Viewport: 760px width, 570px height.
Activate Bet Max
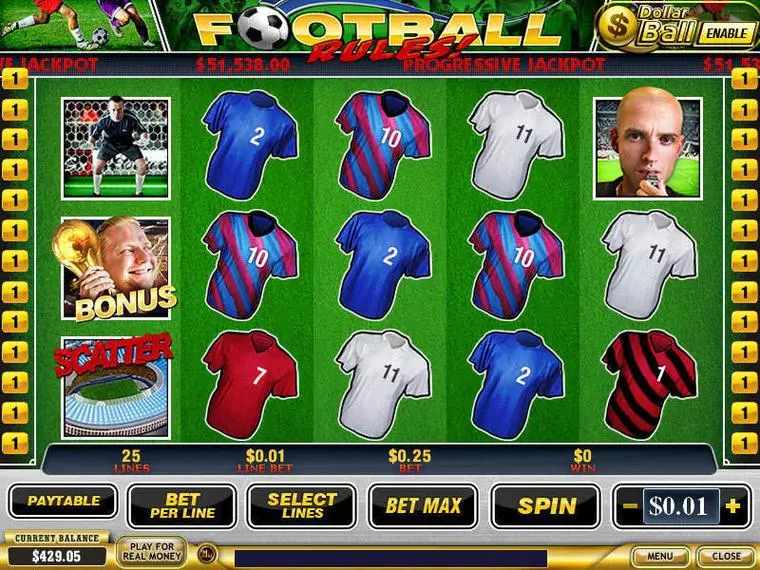(x=423, y=506)
